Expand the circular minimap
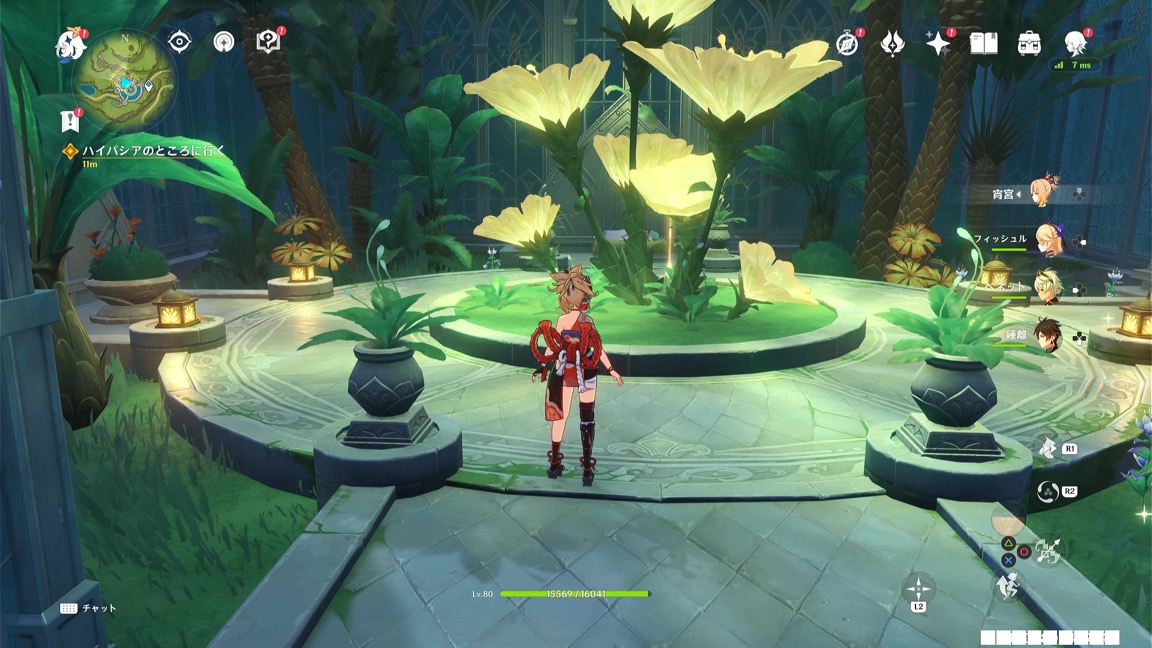Image resolution: width=1152 pixels, height=648 pixels. 126,81
